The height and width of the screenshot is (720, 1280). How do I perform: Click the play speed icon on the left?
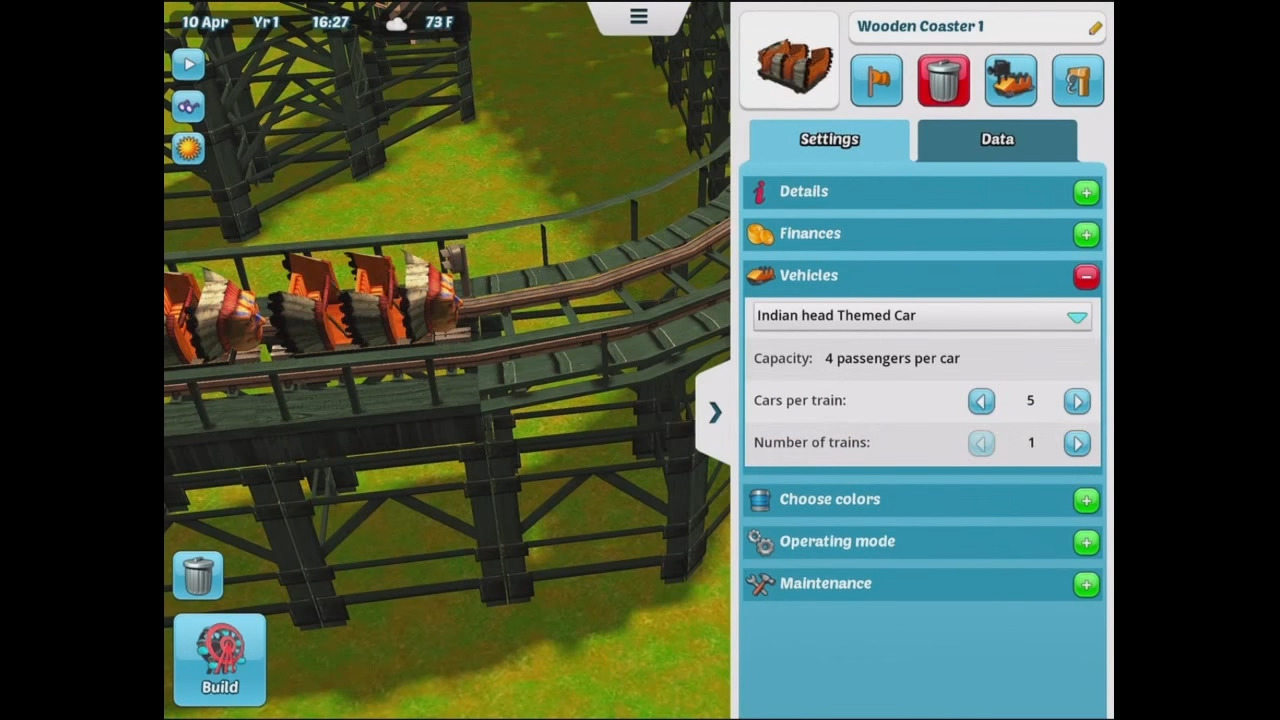coord(189,64)
